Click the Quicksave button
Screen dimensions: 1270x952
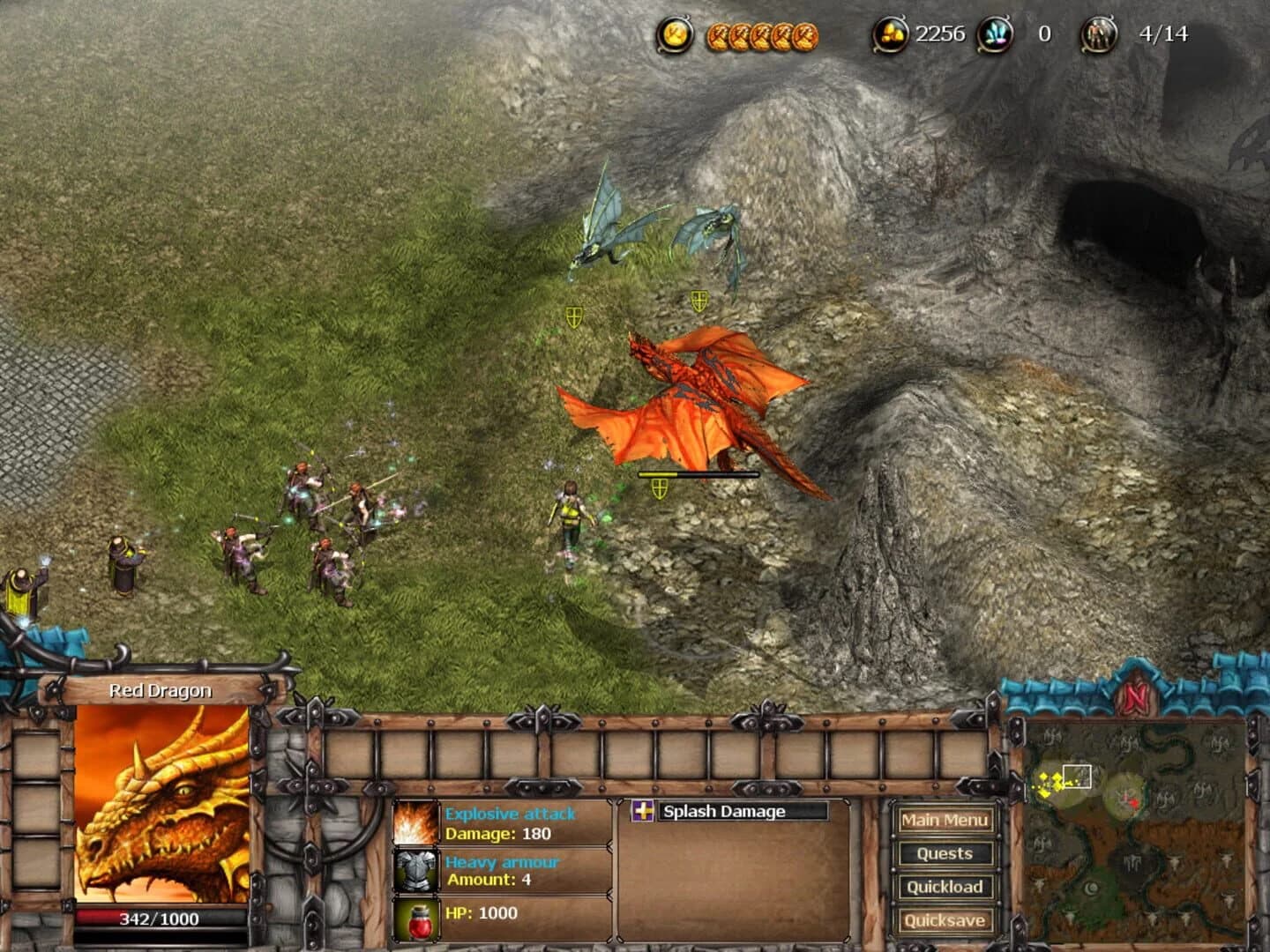(945, 919)
